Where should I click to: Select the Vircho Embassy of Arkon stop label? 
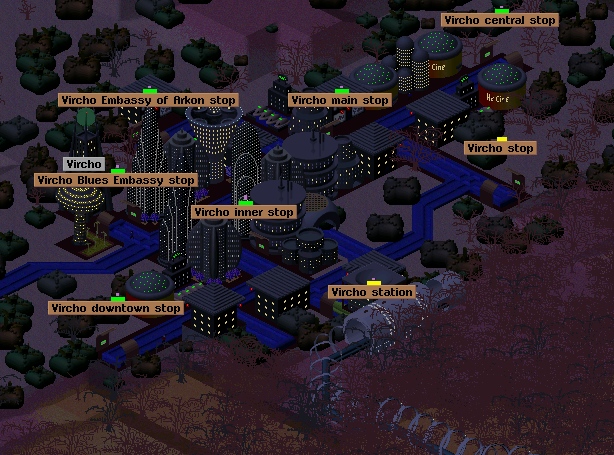[148, 100]
